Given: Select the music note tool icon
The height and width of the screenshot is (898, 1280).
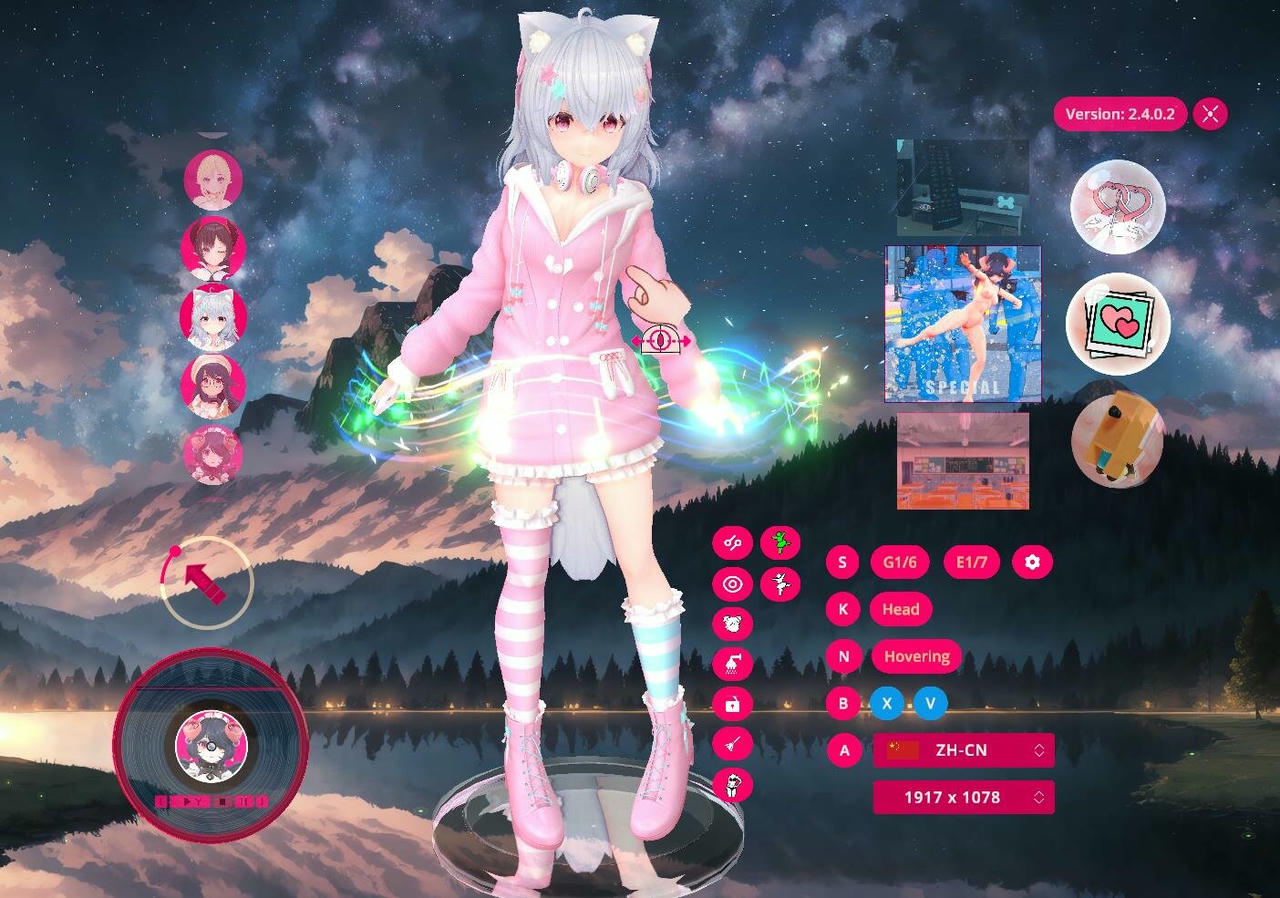Looking at the screenshot, I should (733, 543).
